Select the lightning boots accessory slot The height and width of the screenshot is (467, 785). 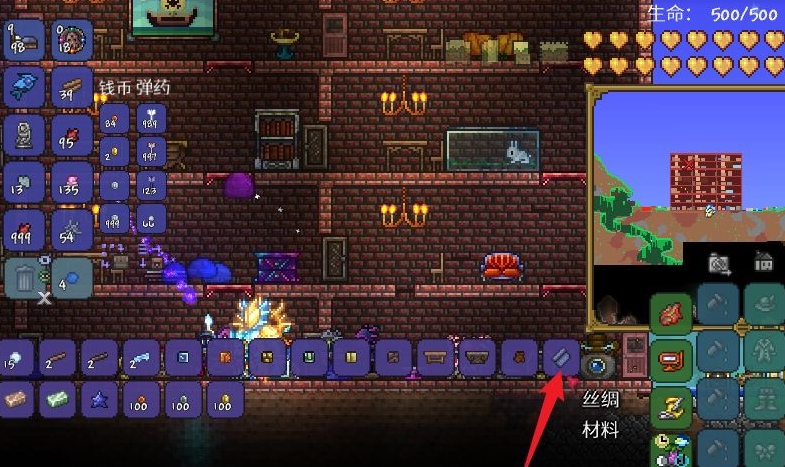(670, 403)
